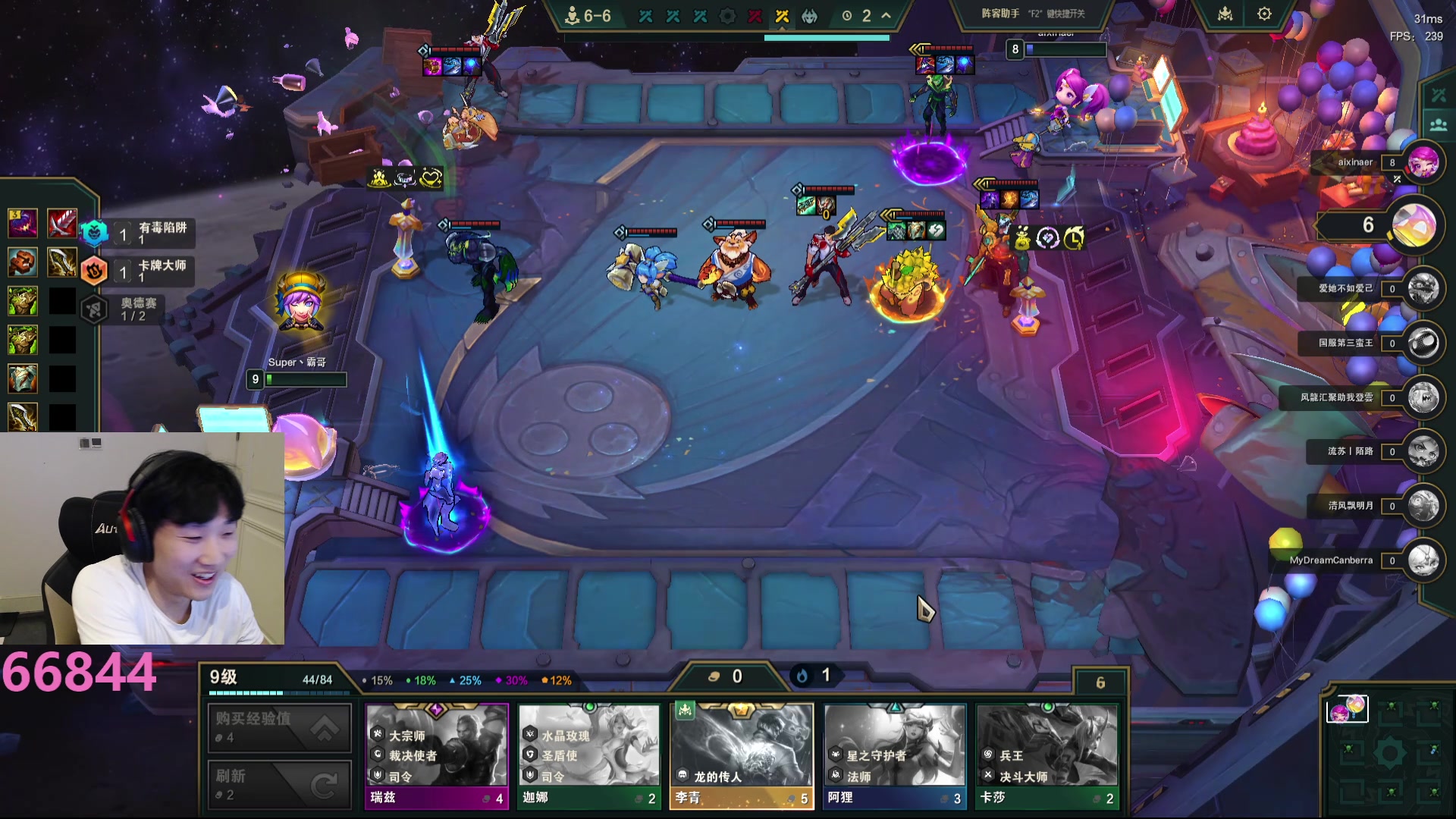Toggle the scoreboard players icon
Screen dimensions: 1456x819
(1438, 125)
